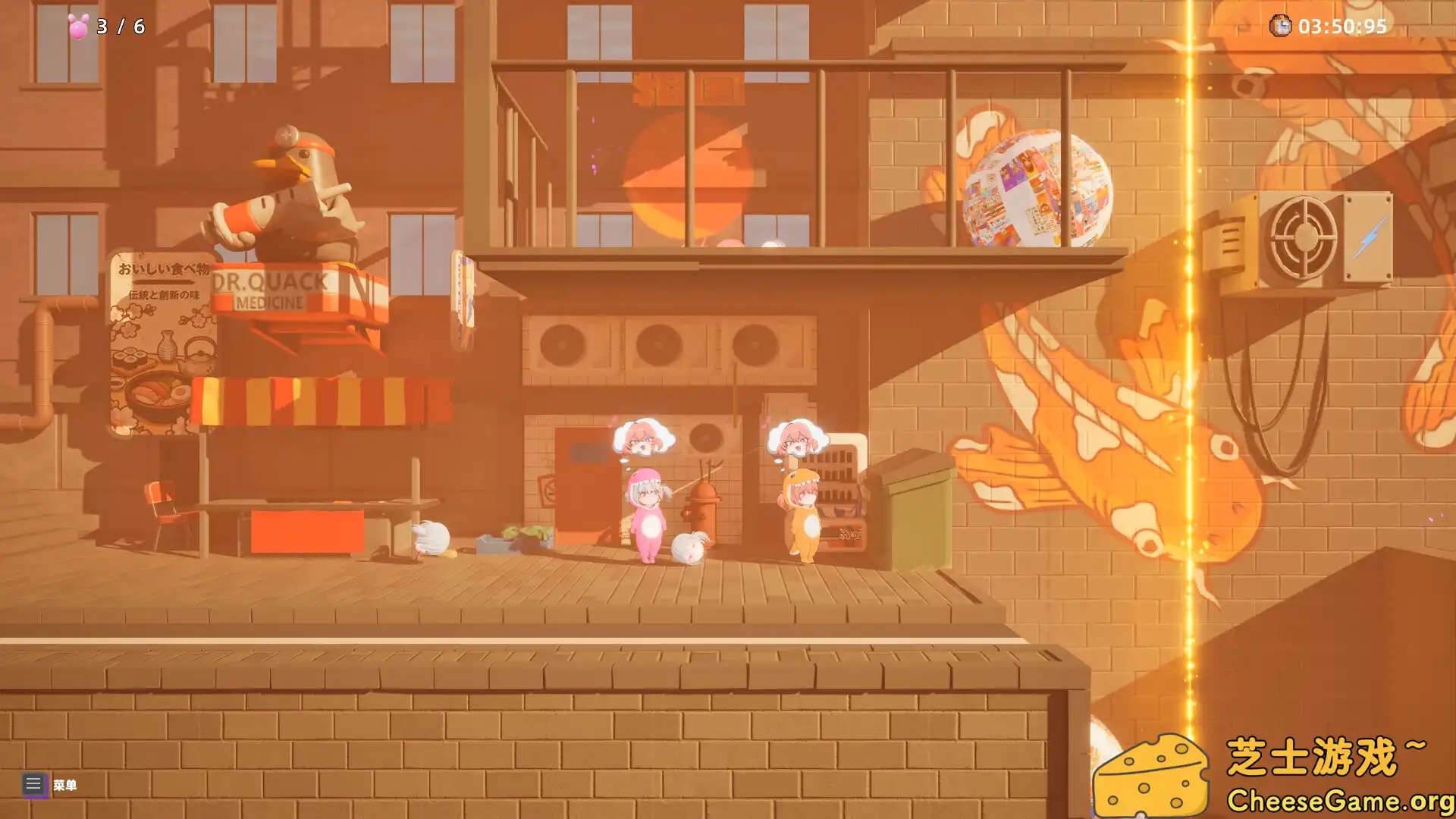
Task: Select the pink bunny-costume character
Action: (x=646, y=516)
